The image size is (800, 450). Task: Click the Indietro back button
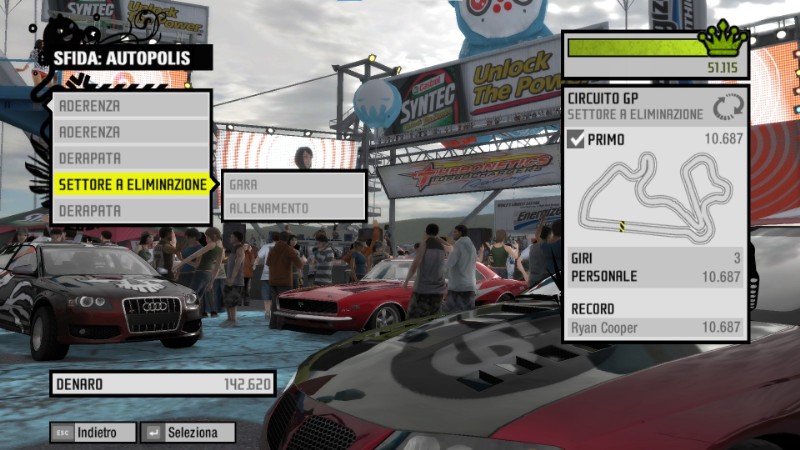(93, 433)
